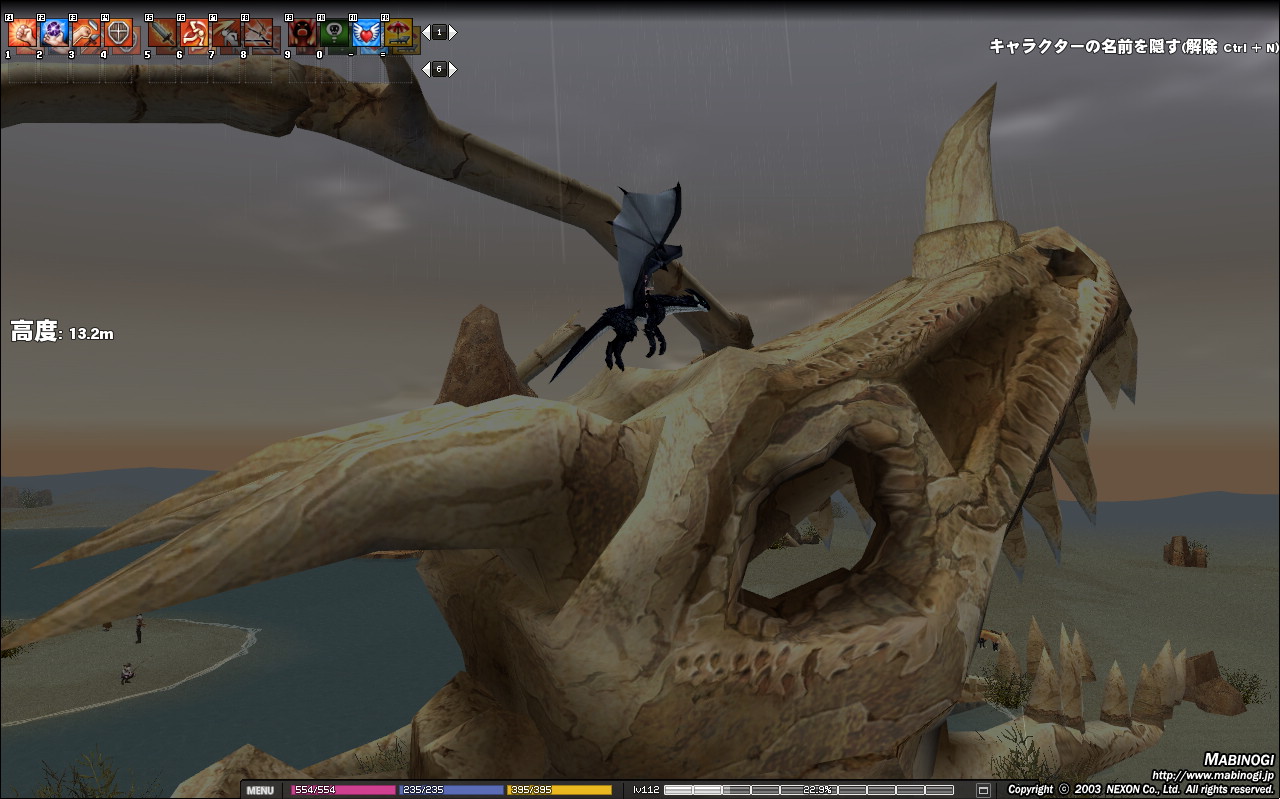
Task: Click the small window button on bottom bar
Action: tap(983, 790)
